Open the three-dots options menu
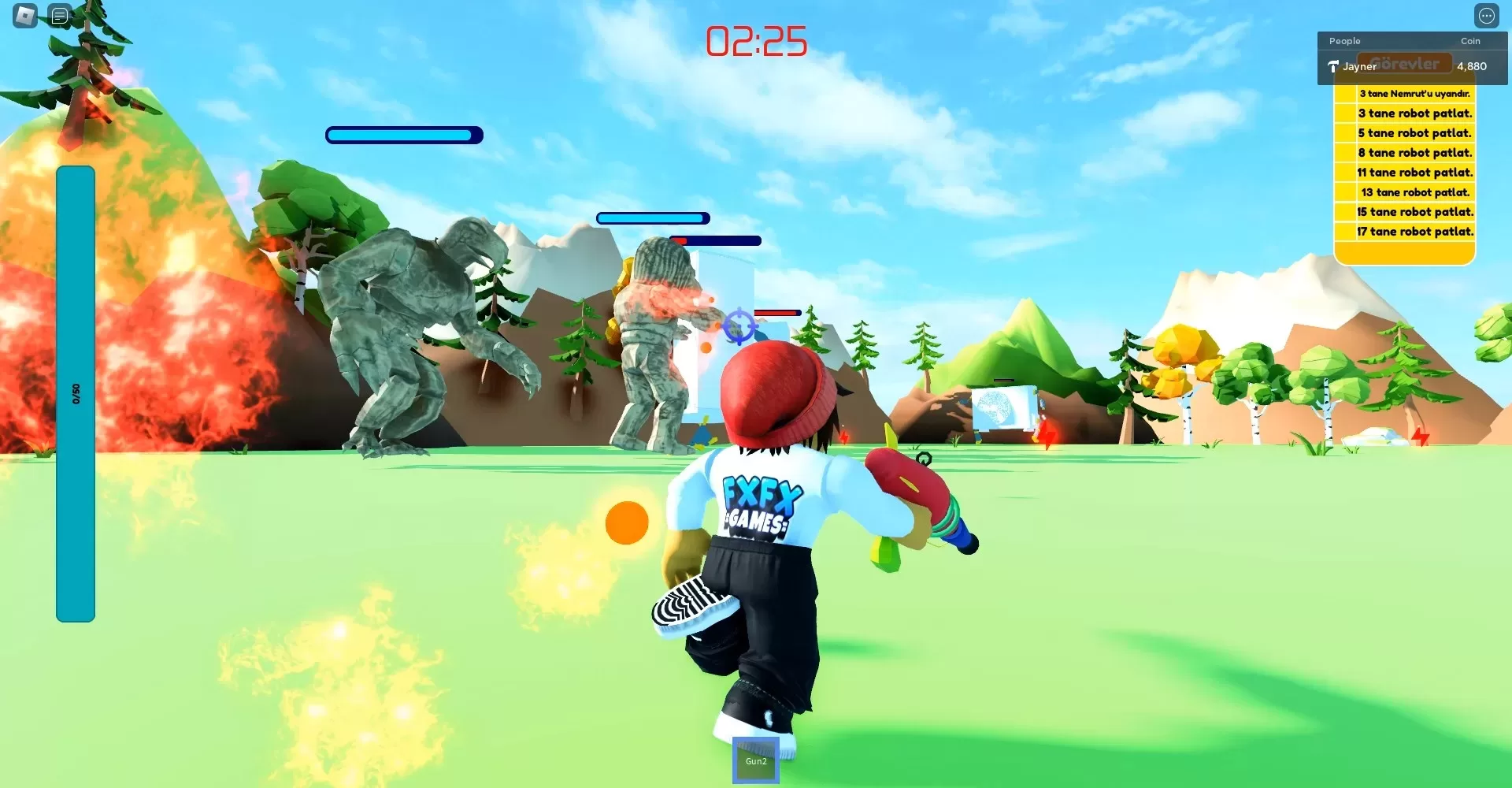 point(1486,16)
